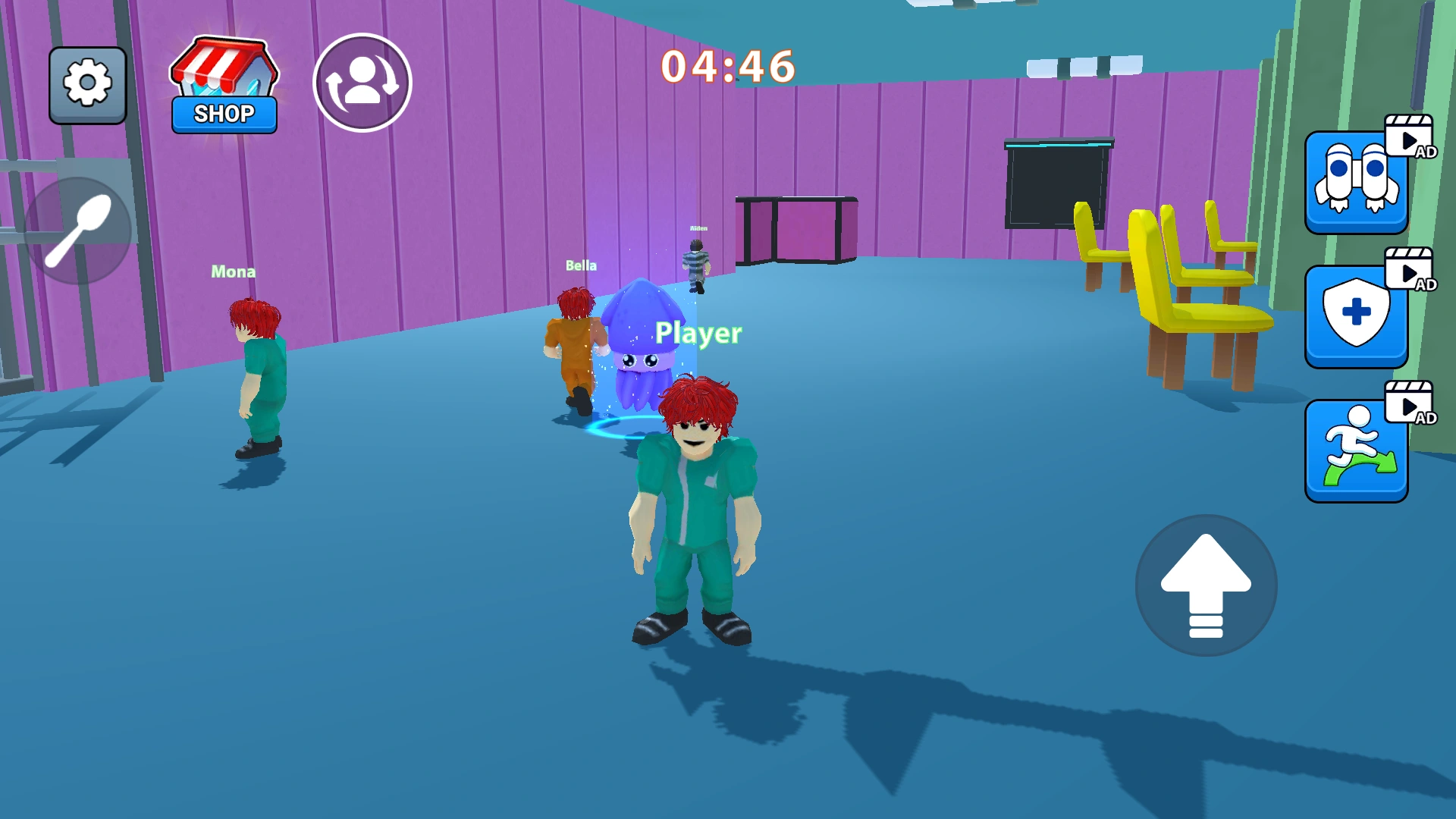
Task: Tap the 04:46 countdown timer
Action: 728,67
